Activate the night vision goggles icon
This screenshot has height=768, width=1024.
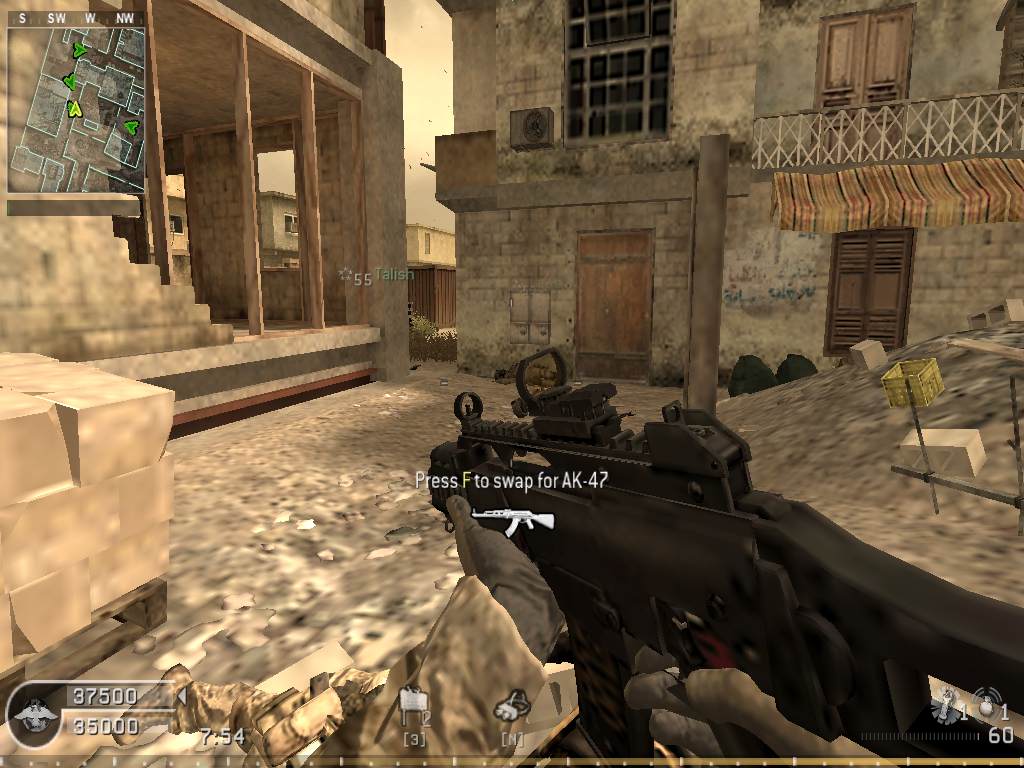click(511, 706)
